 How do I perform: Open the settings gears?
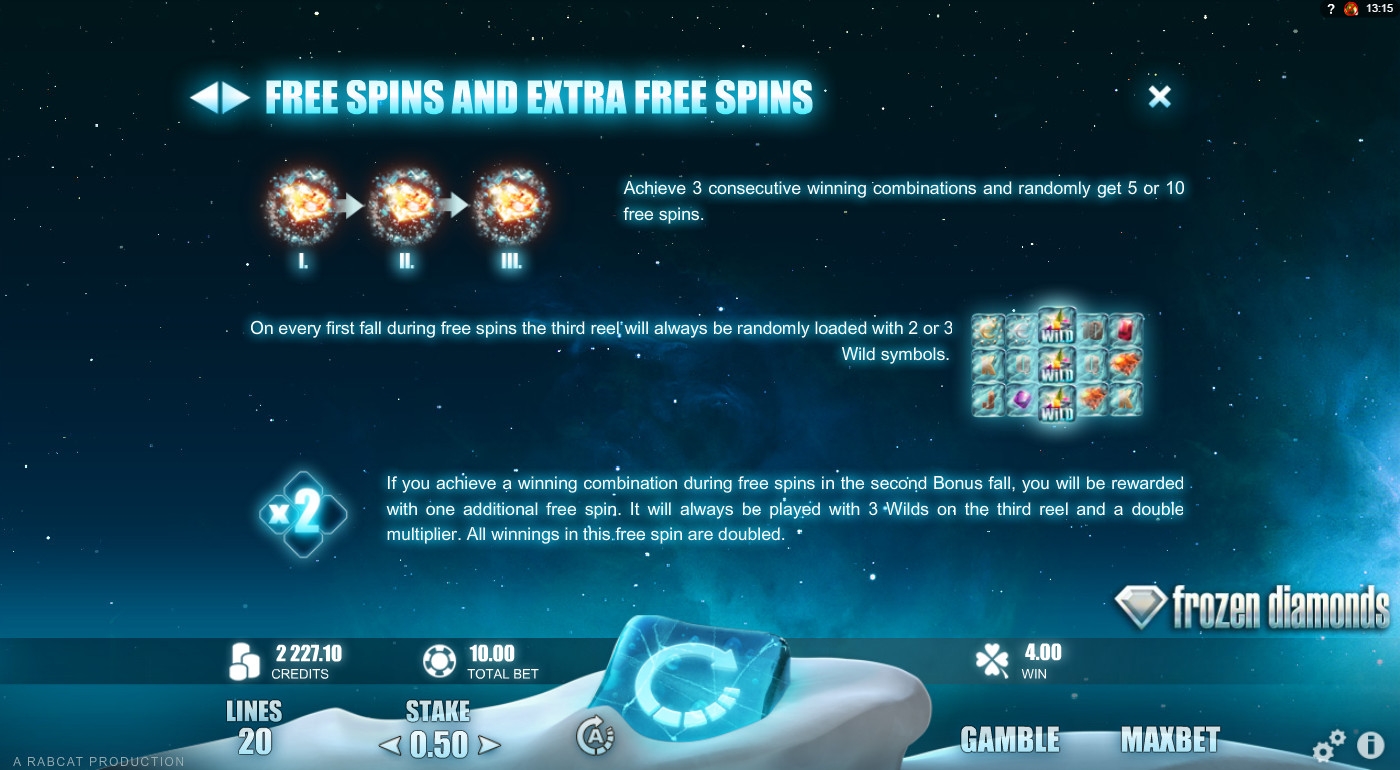coord(1328,745)
